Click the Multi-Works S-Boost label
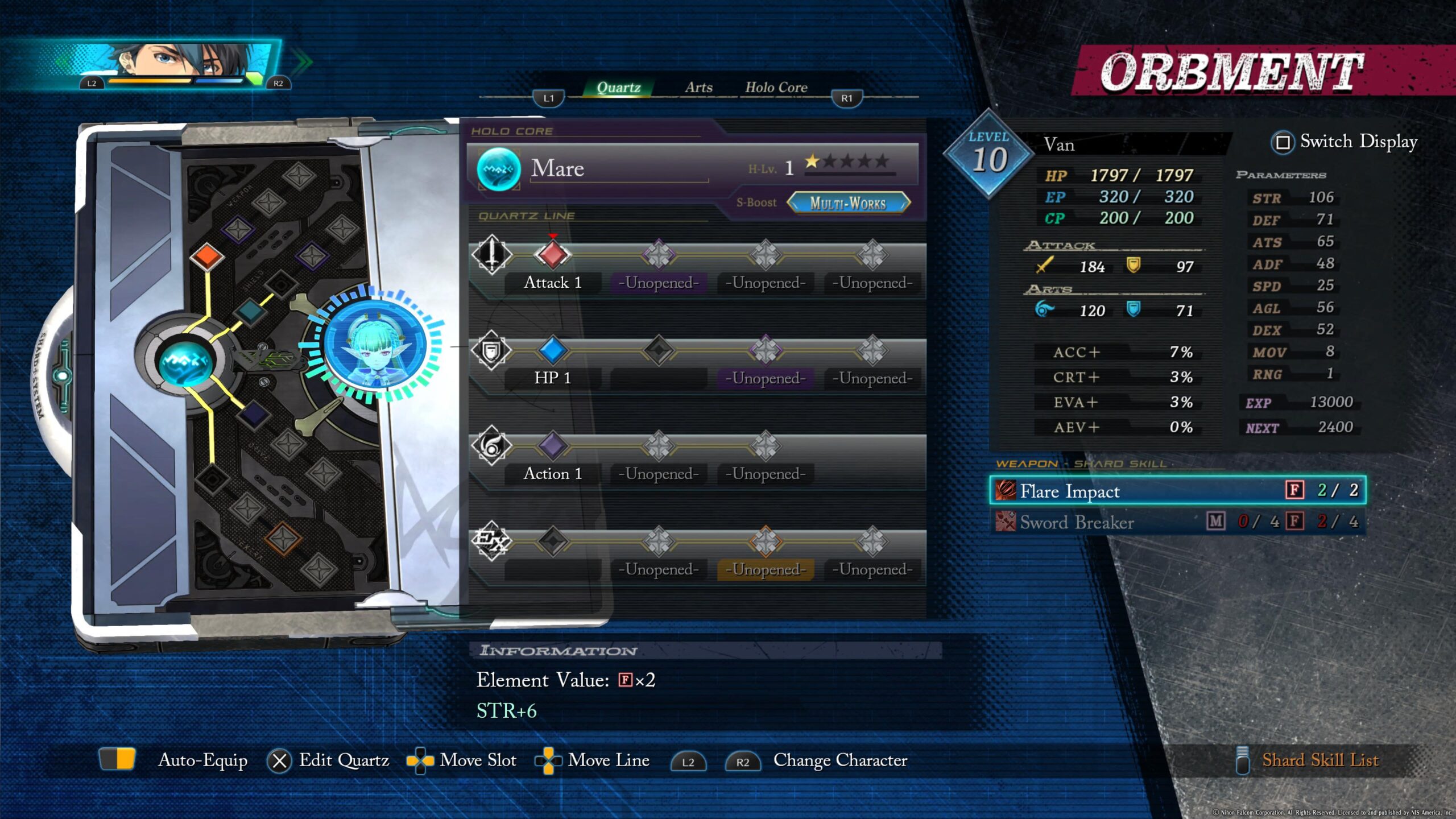This screenshot has width=1456, height=819. tap(847, 203)
